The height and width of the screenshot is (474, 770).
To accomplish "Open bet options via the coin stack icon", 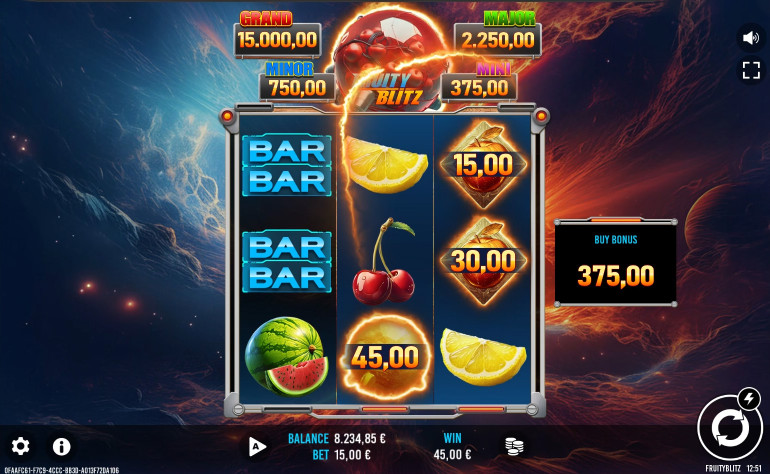I will coord(514,446).
